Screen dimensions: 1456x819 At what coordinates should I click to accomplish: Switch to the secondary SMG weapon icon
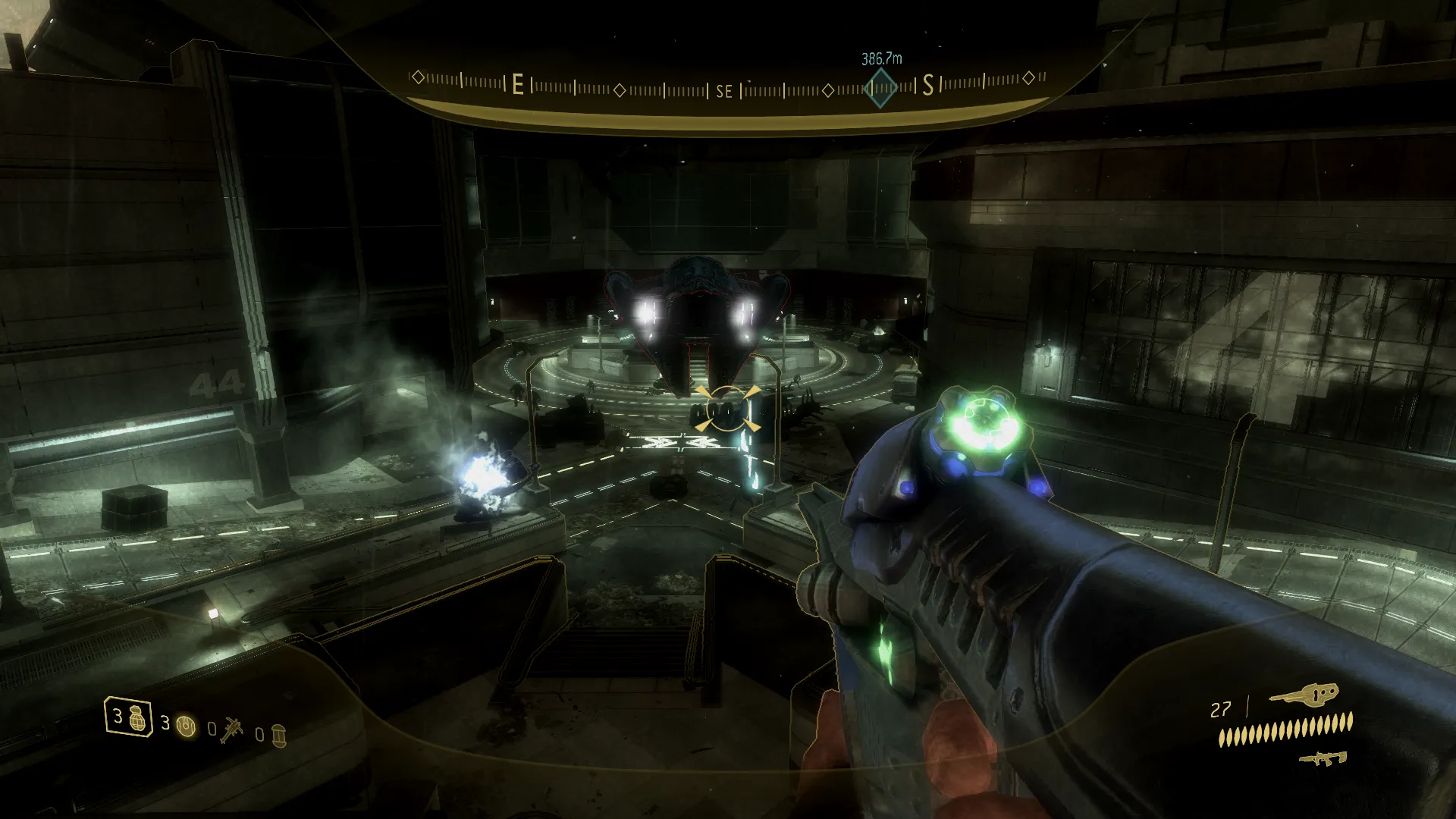click(x=1323, y=758)
